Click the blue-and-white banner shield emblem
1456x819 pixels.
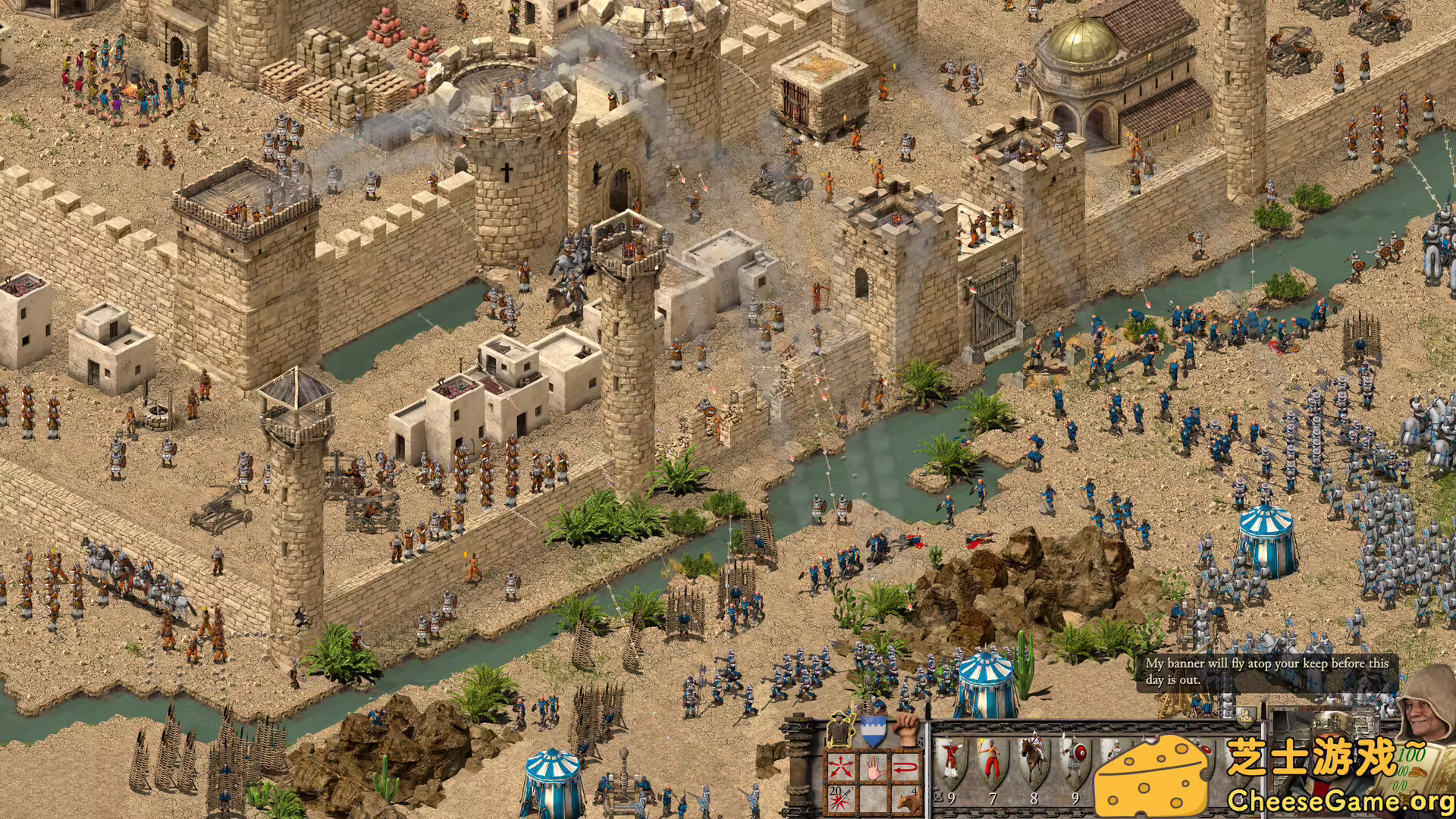(874, 732)
